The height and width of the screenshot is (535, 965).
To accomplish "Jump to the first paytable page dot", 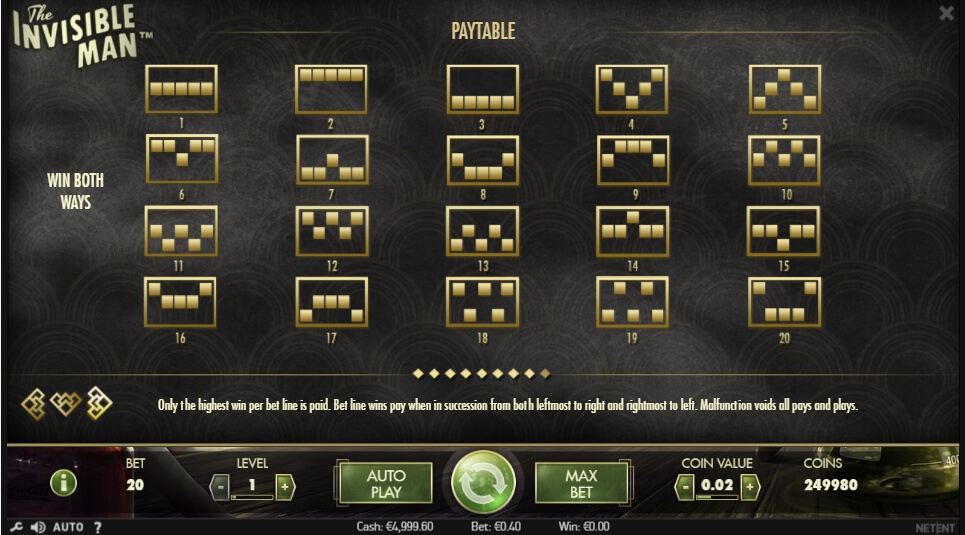I will pyautogui.click(x=418, y=374).
